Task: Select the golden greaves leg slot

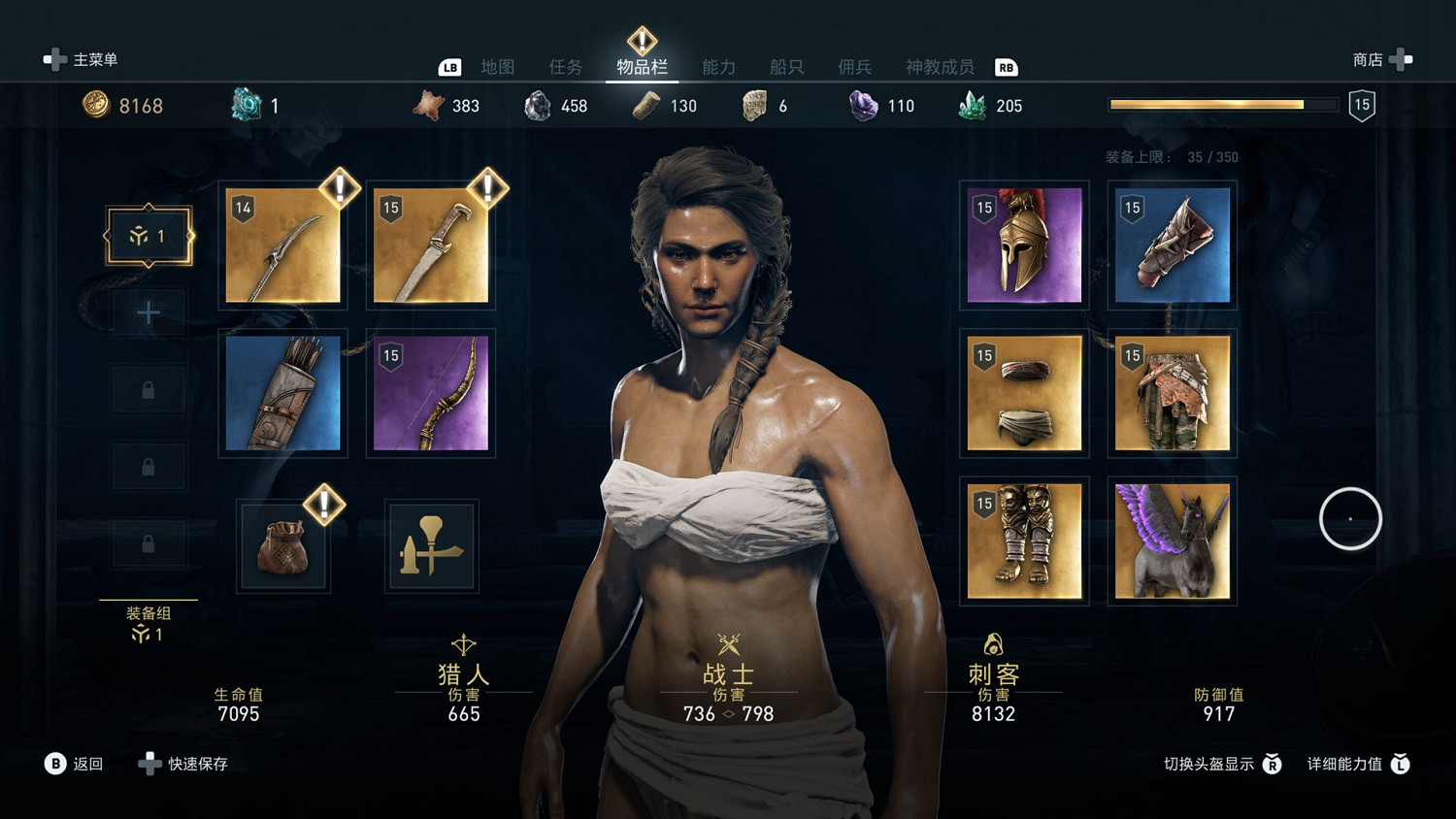Action: (x=1024, y=541)
